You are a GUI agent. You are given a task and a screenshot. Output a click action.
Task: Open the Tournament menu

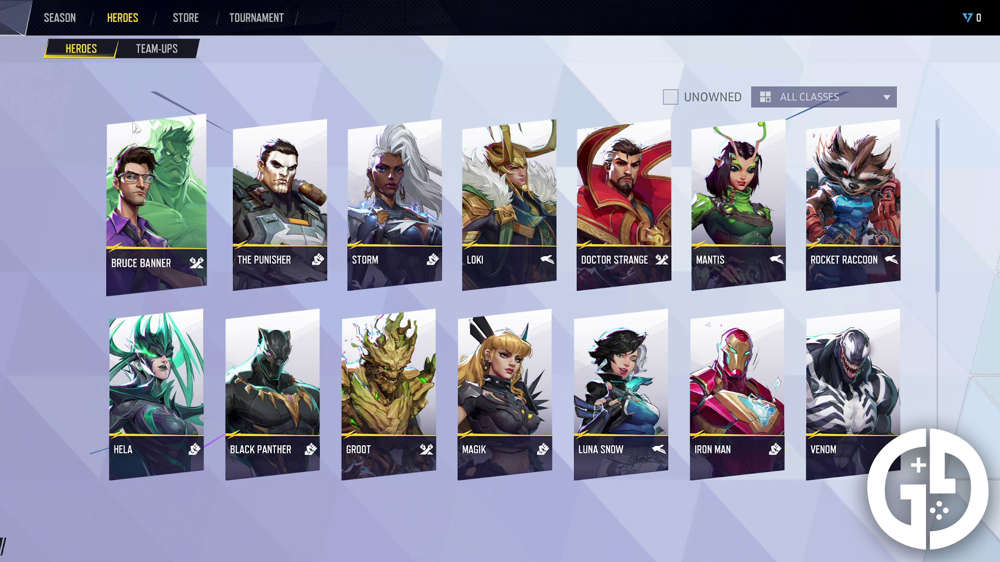click(x=256, y=18)
